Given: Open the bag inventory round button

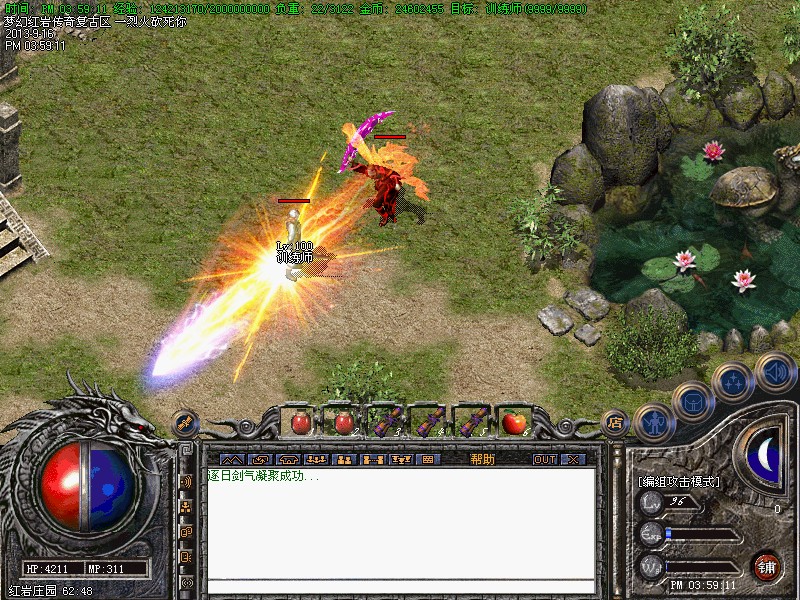Looking at the screenshot, I should coord(693,402).
